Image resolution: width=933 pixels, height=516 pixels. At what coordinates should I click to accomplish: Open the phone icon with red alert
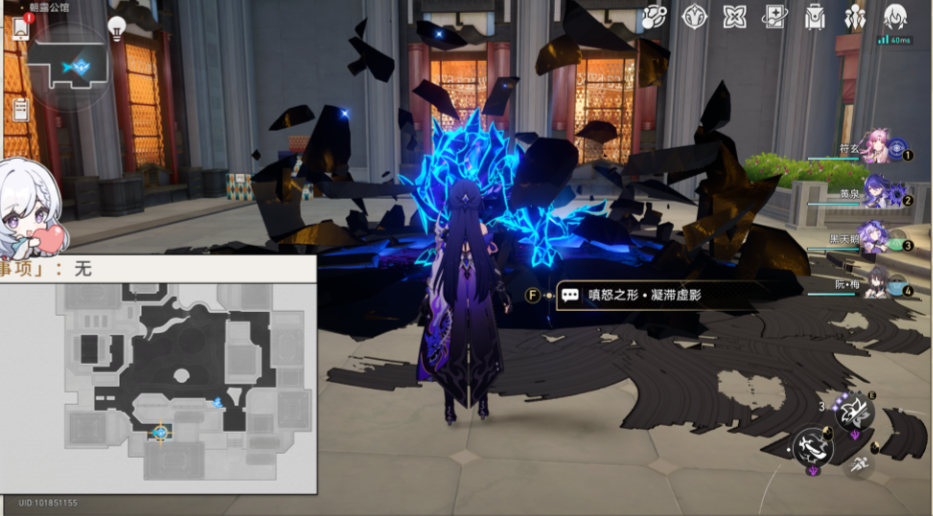pos(21,27)
